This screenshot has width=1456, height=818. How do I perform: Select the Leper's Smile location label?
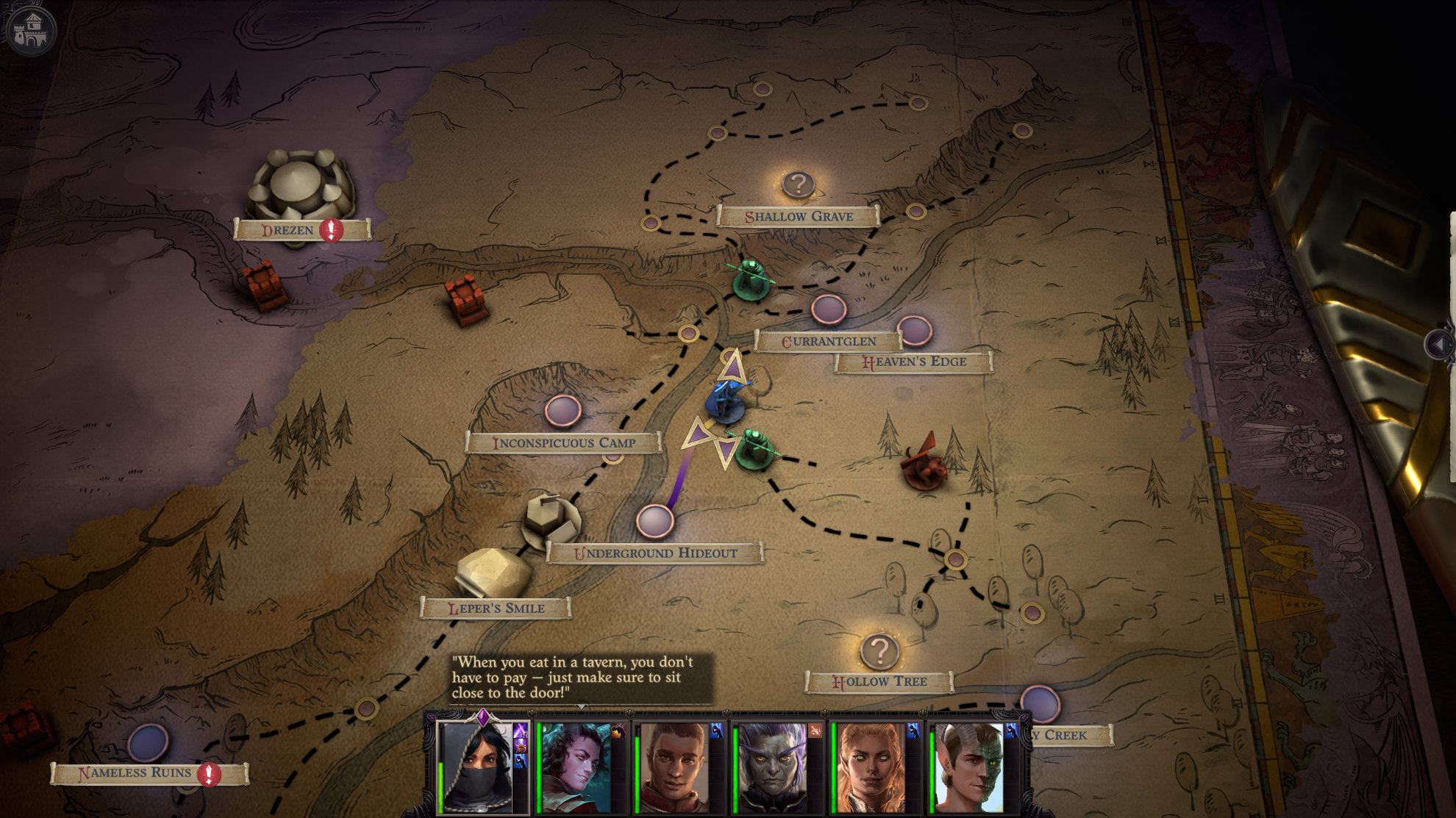(496, 609)
